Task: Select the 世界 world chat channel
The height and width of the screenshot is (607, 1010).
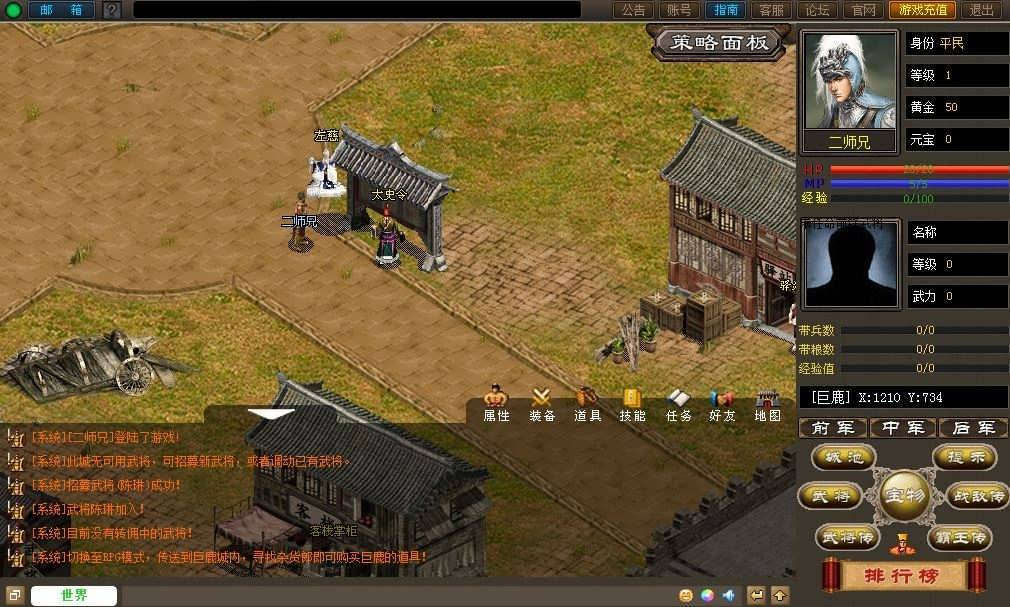Action: click(74, 596)
